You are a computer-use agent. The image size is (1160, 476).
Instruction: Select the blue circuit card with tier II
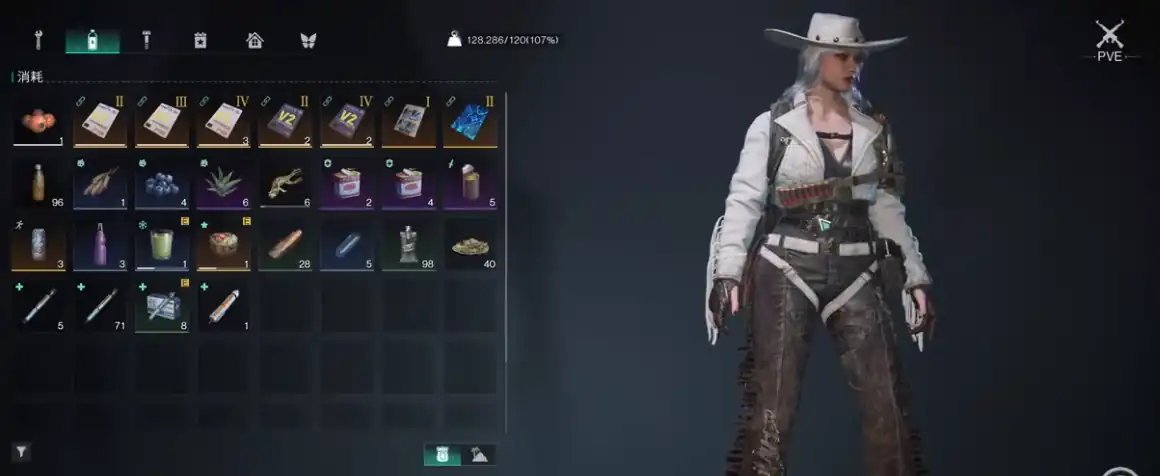[470, 122]
